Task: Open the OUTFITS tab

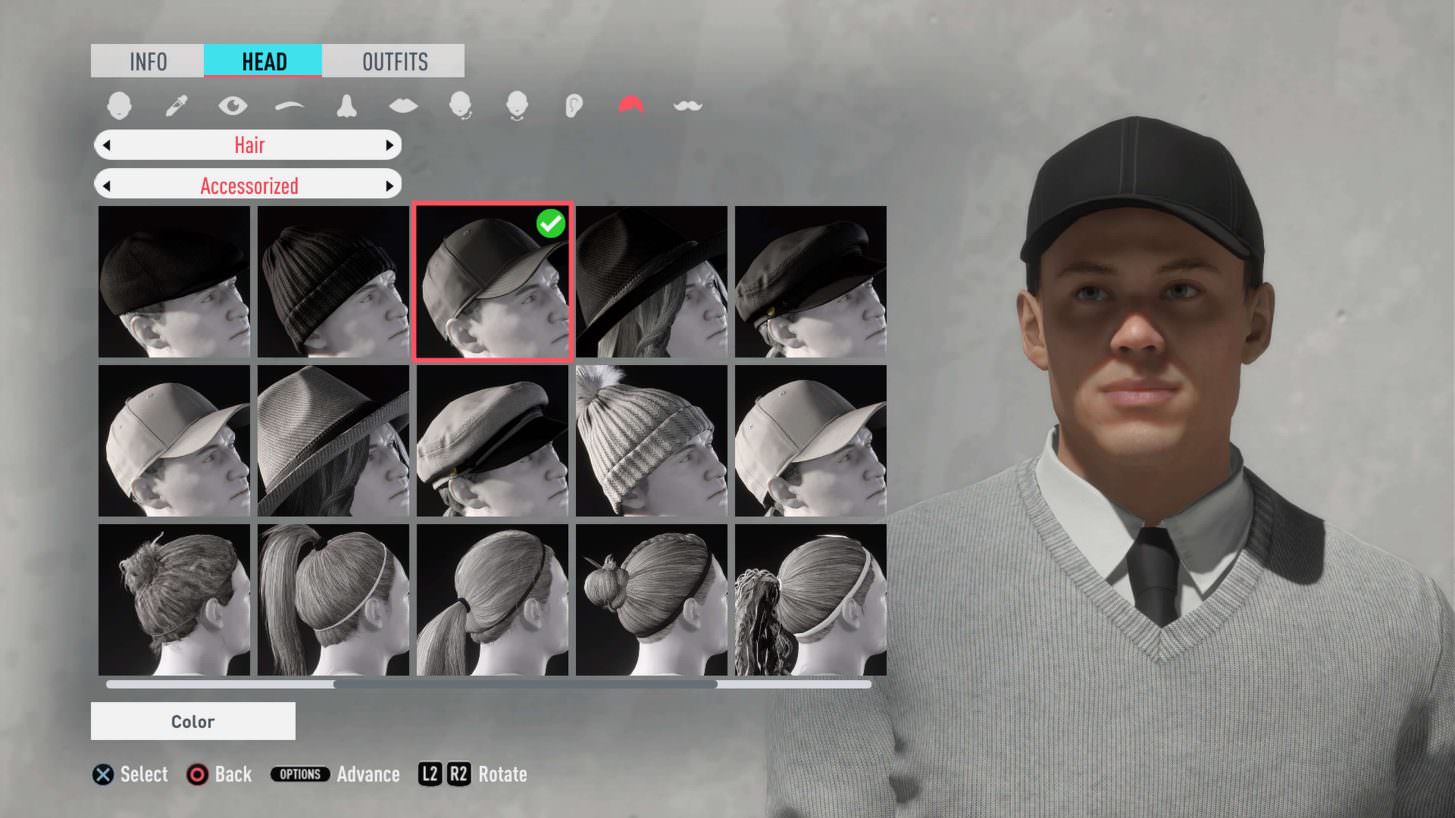Action: pyautogui.click(x=392, y=61)
